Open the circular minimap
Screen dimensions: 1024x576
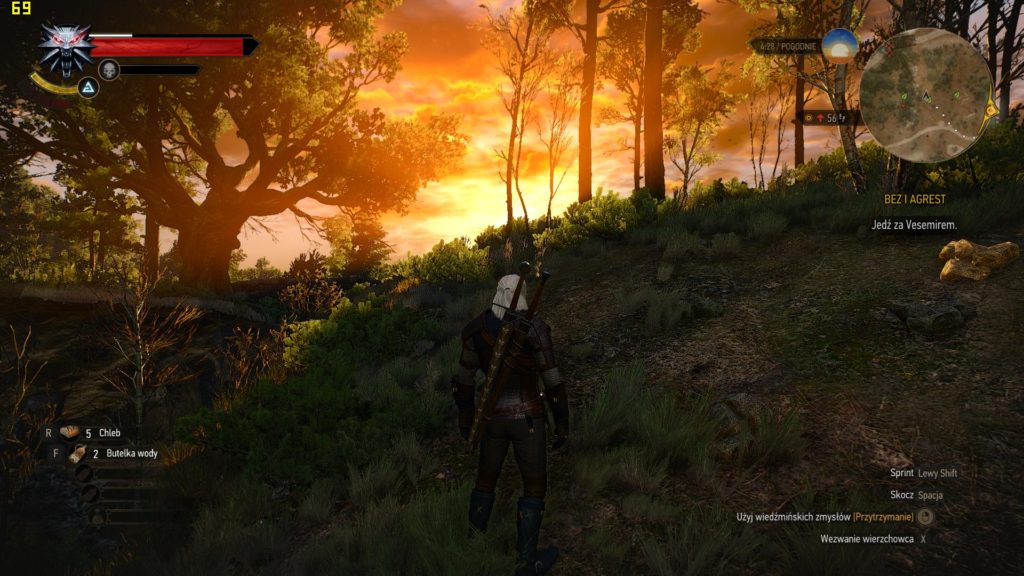[x=926, y=95]
